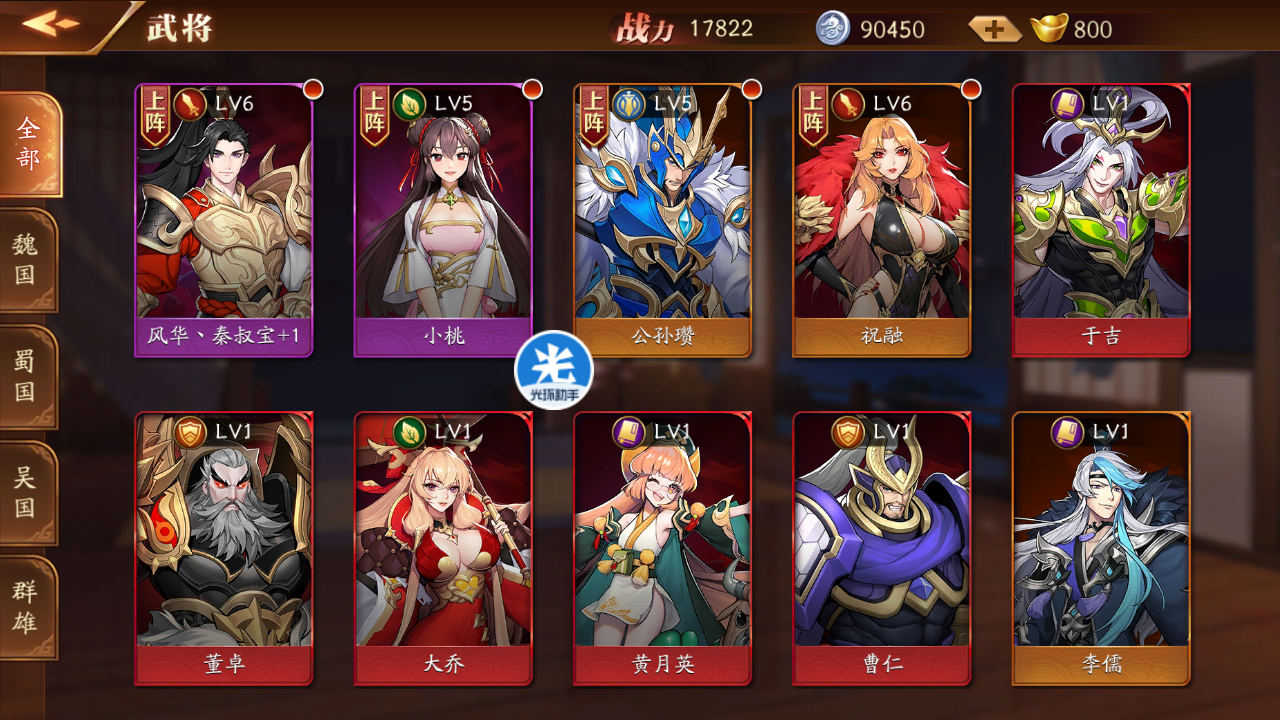
Task: Select the 董卓 hero card
Action: tap(224, 548)
